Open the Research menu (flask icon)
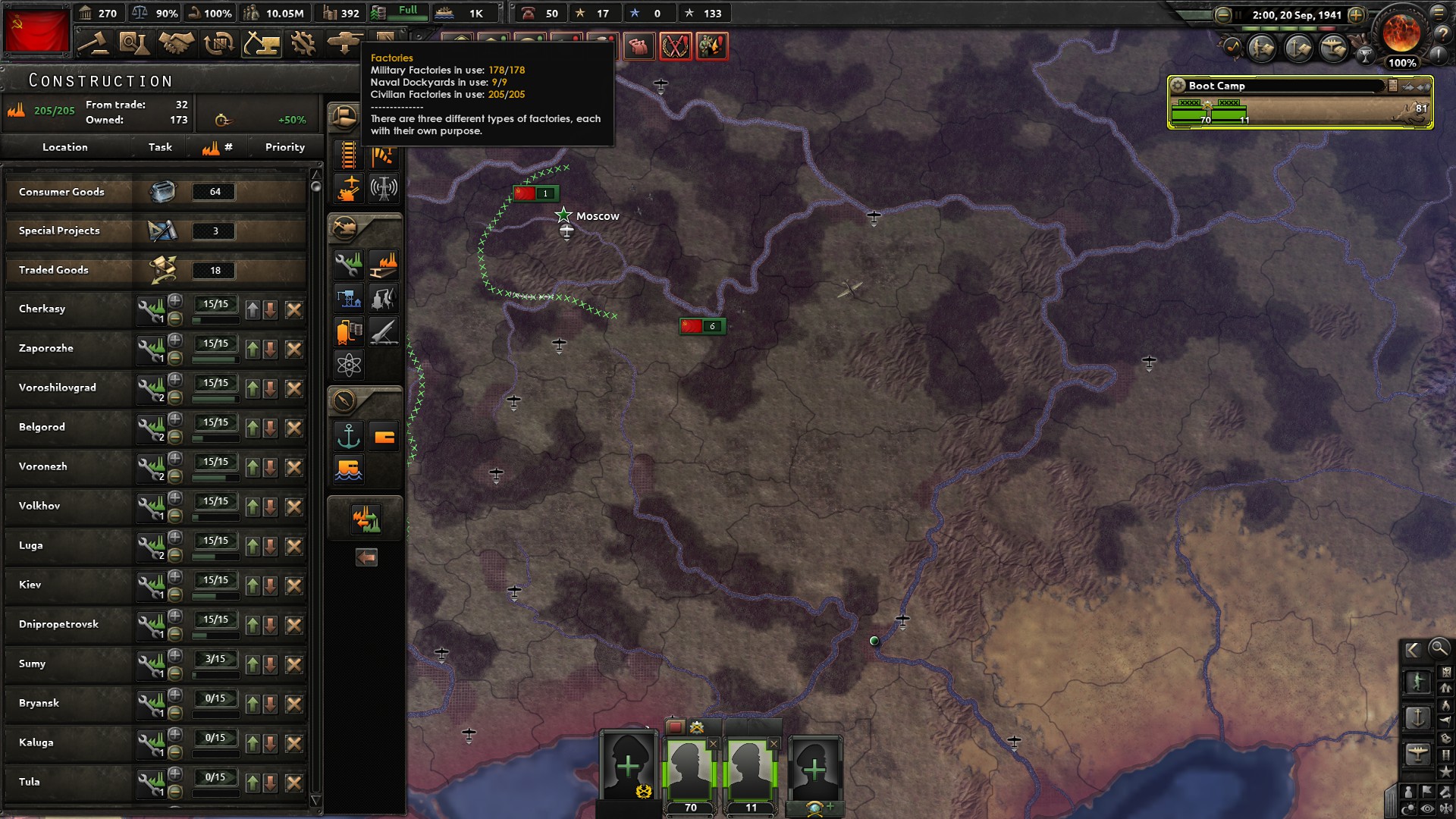The image size is (1456, 819). 135,44
